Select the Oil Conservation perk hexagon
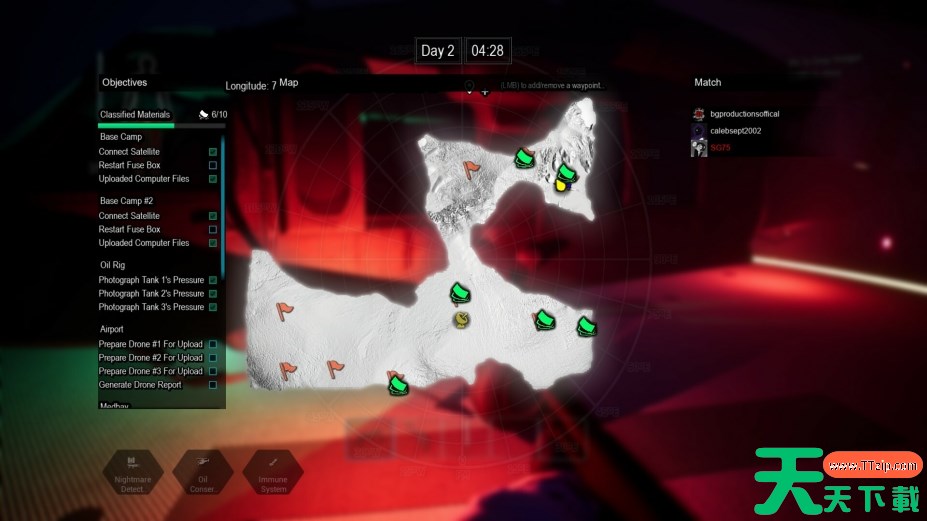This screenshot has width=927, height=521. click(202, 473)
